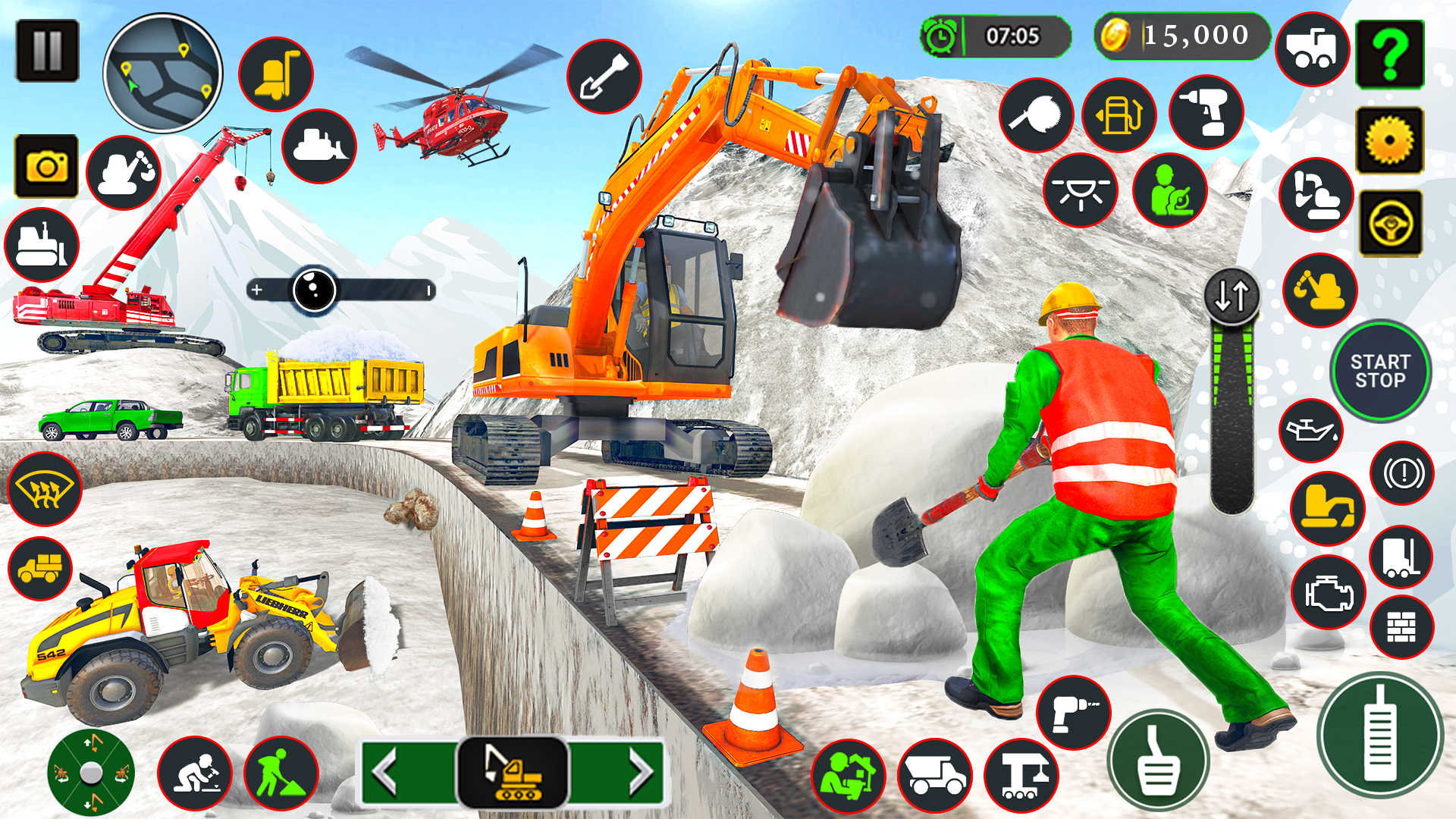Viewport: 1456px width, 819px height.
Task: Click the pause button
Action: [47, 49]
